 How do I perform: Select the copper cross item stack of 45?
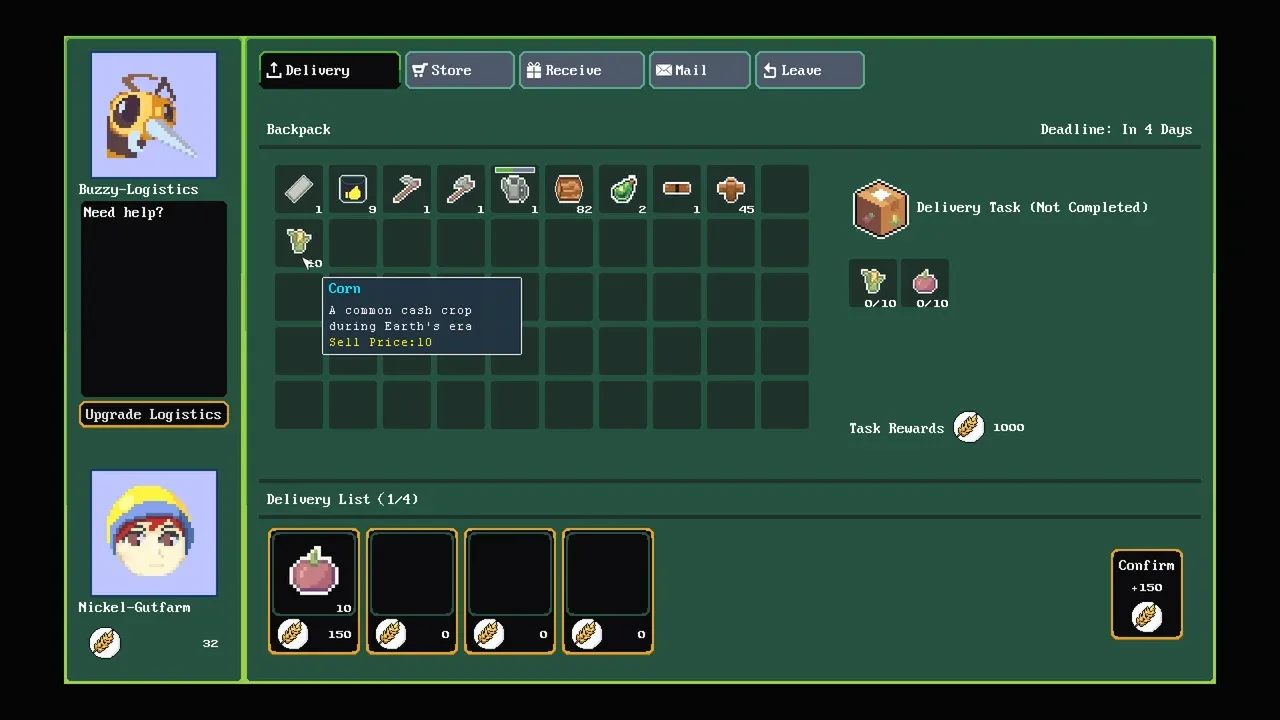point(731,189)
